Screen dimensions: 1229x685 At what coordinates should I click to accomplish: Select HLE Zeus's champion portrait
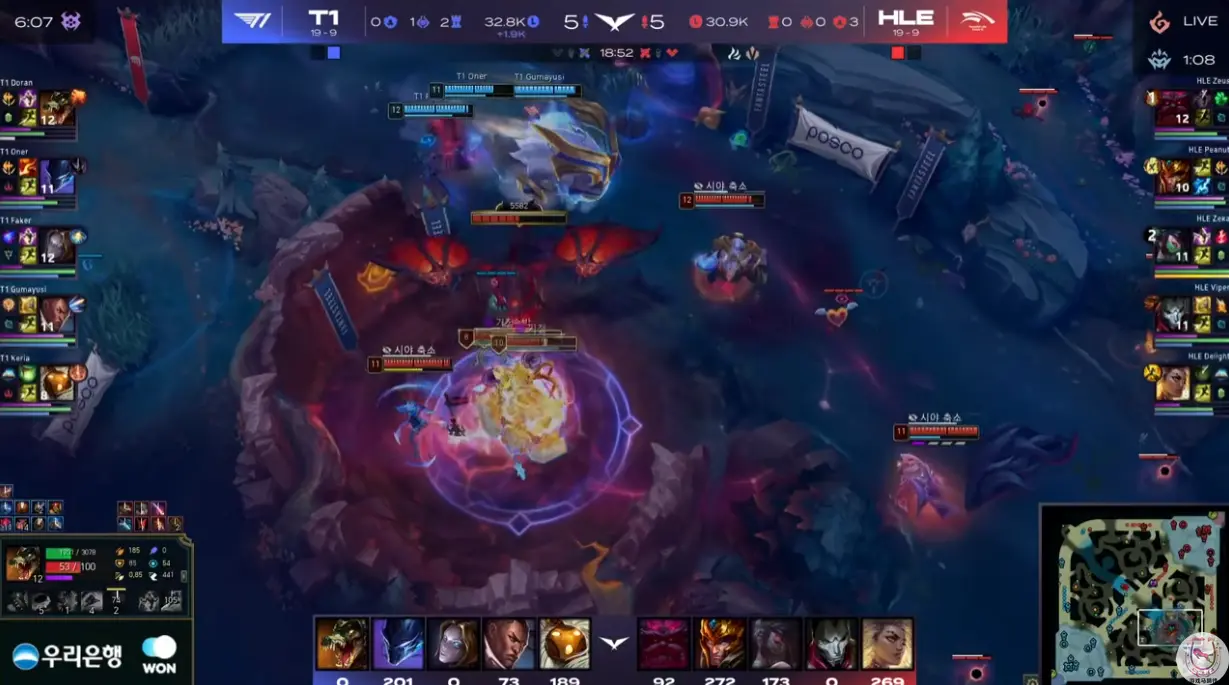[1173, 108]
